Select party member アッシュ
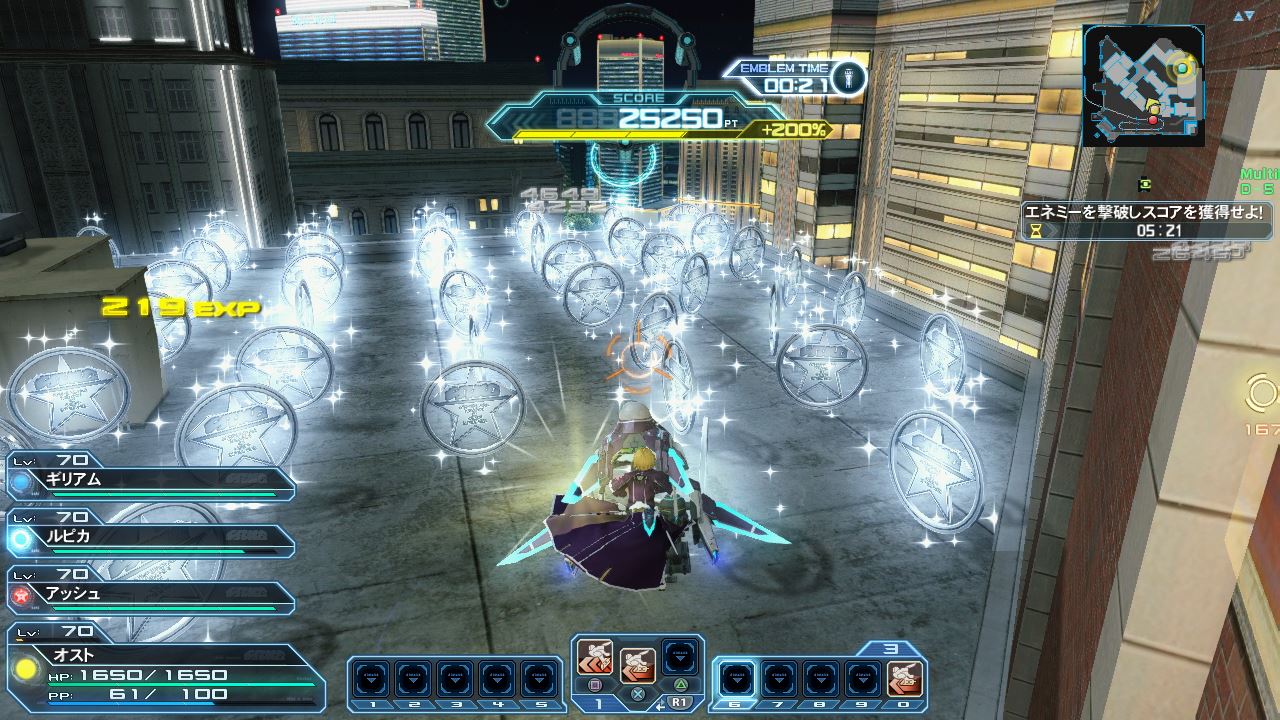Screen dimensions: 1280x720 pyautogui.click(x=150, y=595)
